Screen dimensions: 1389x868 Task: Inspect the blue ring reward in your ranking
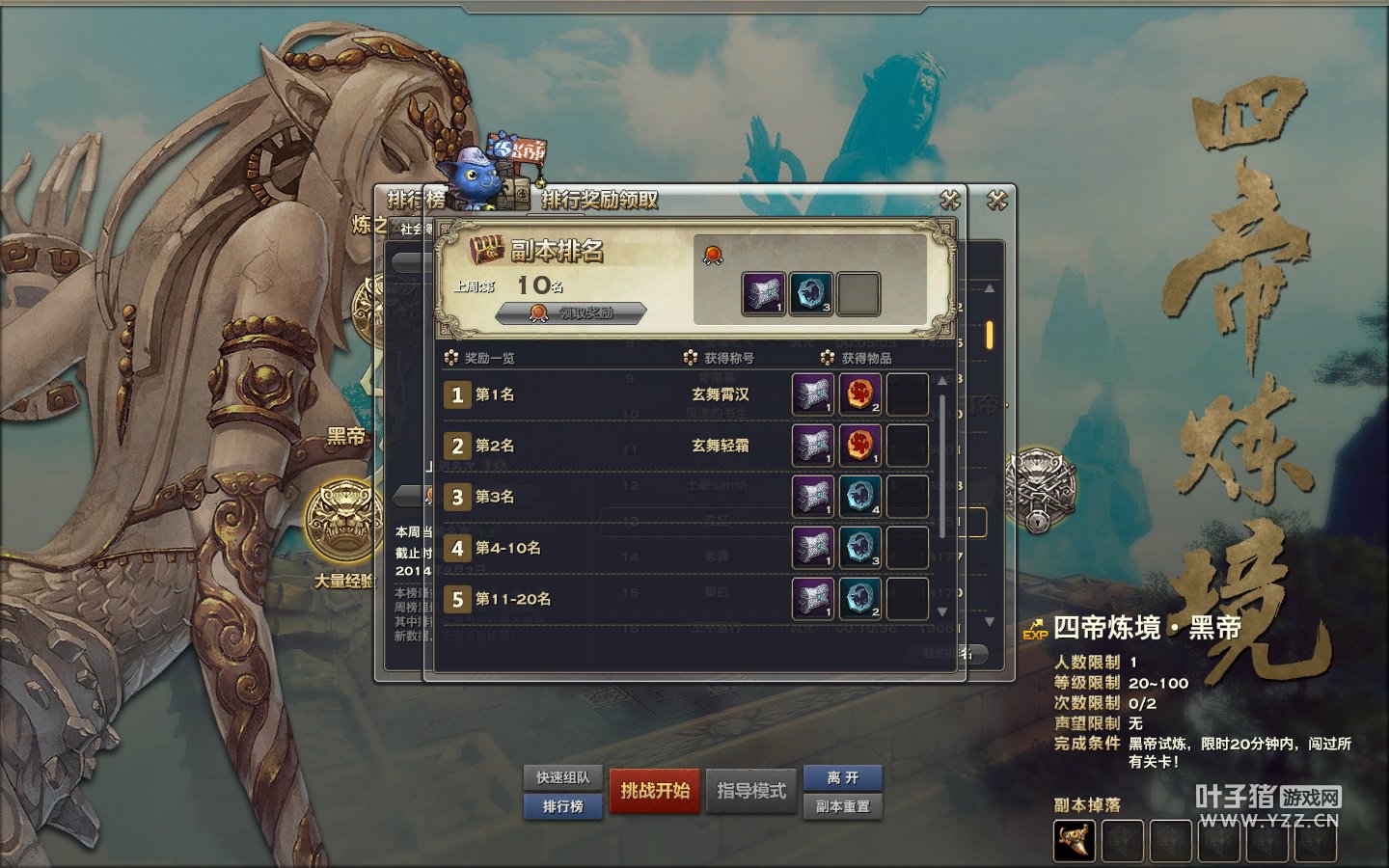point(811,293)
